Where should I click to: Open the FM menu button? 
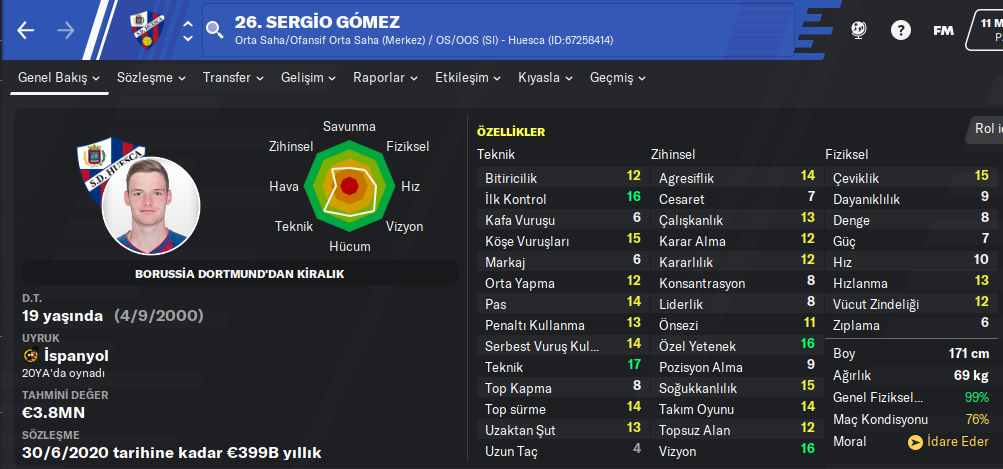pos(943,30)
